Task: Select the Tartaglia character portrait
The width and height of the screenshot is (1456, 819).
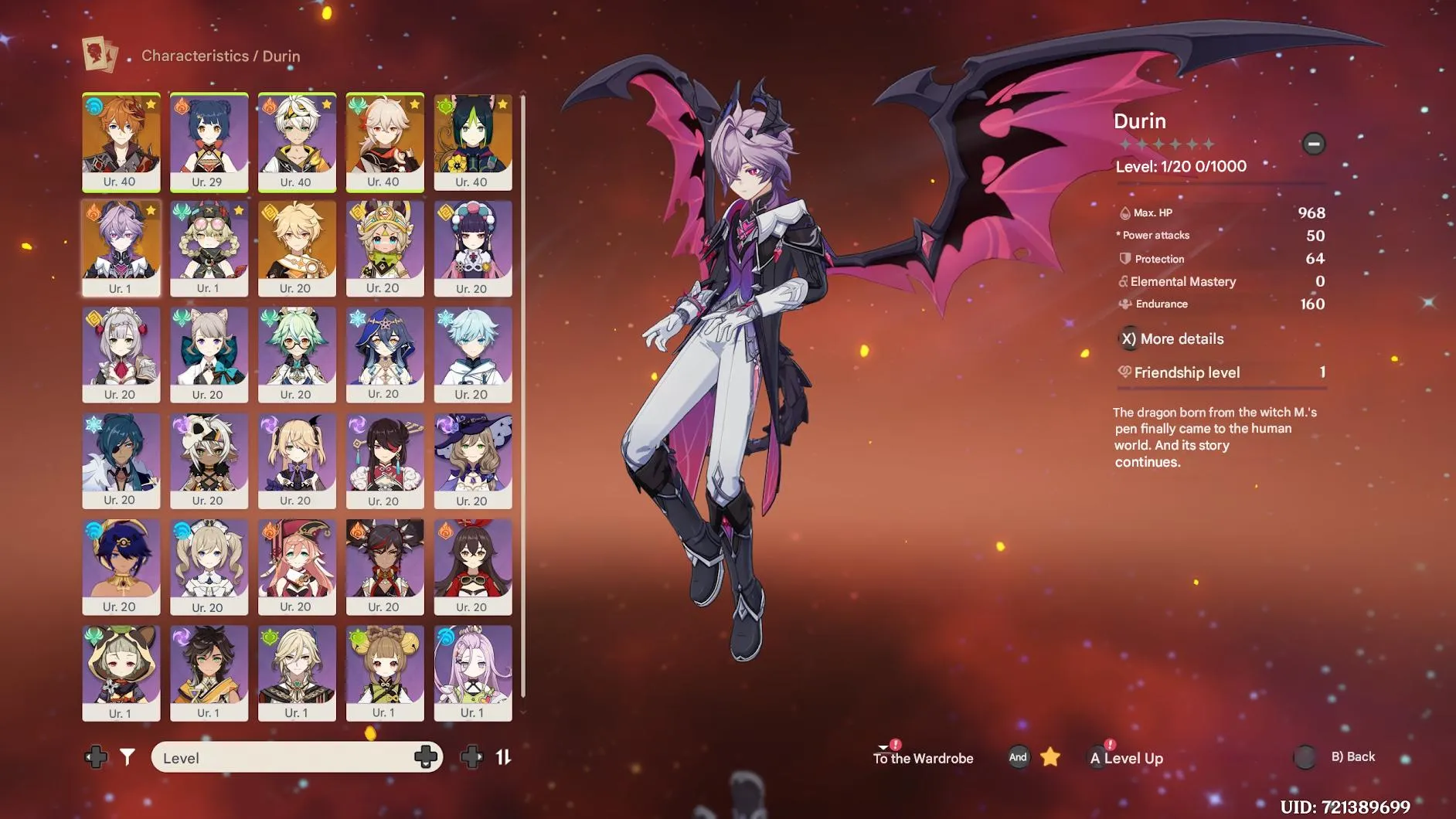Action: click(121, 142)
